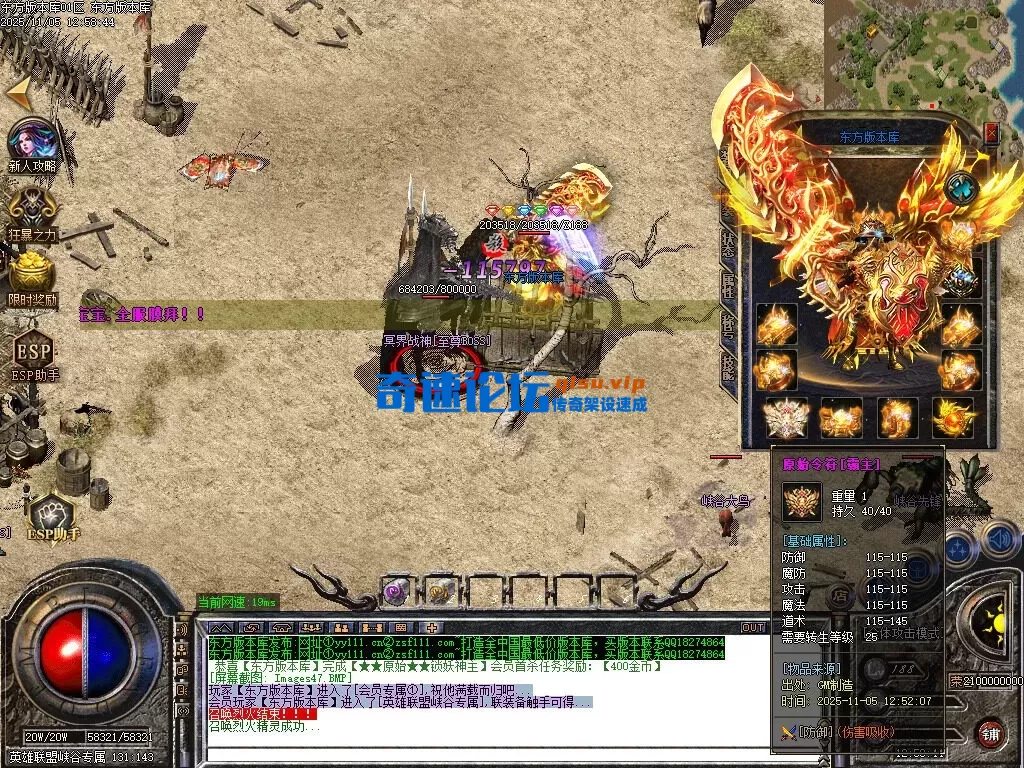This screenshot has height=768, width=1024.
Task: Close the character equipment panel
Action: [991, 132]
